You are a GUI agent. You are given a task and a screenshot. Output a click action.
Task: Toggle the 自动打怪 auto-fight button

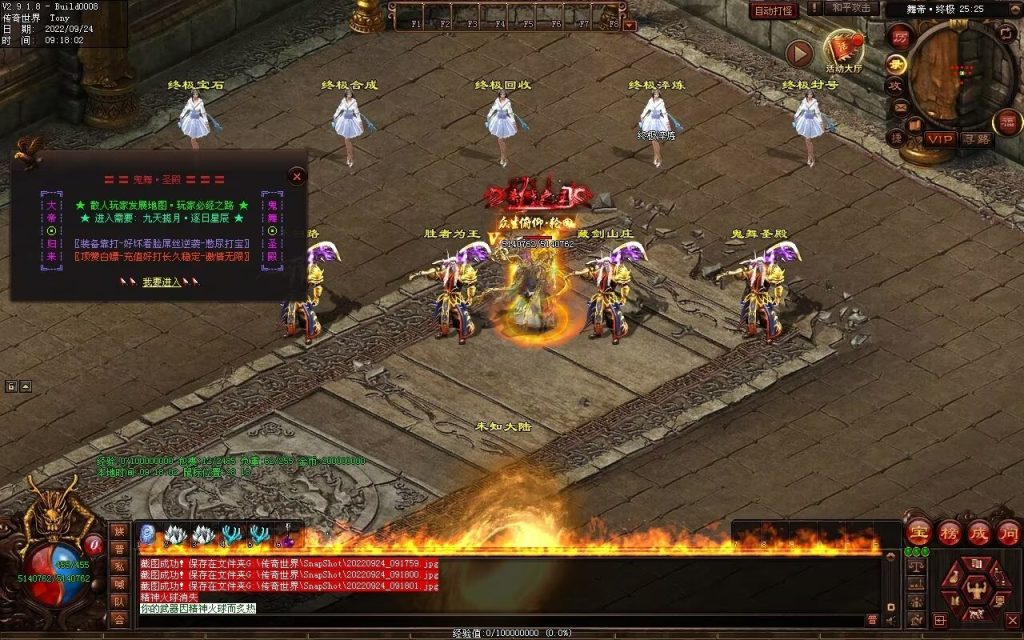pyautogui.click(x=774, y=10)
